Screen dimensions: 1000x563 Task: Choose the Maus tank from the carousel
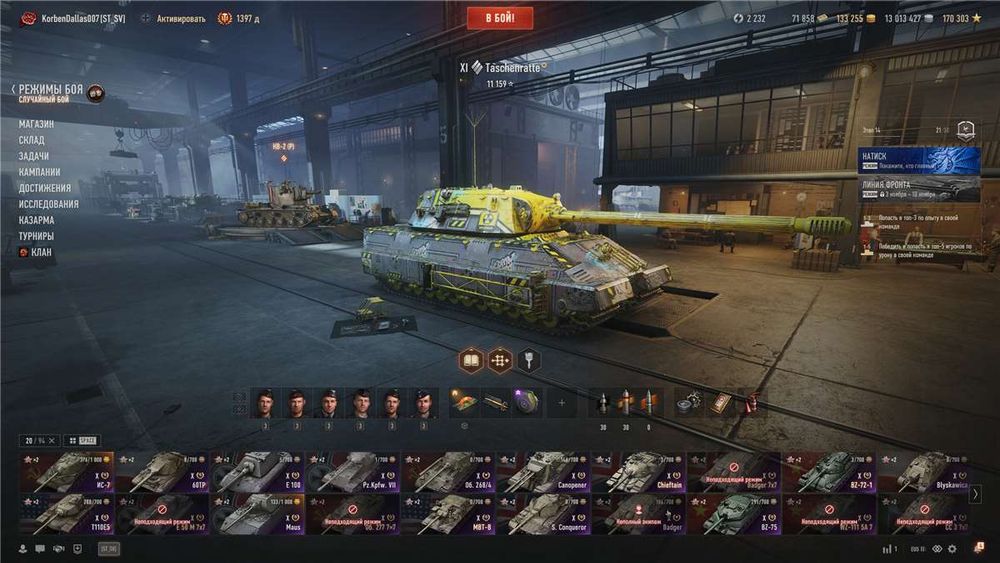257,514
